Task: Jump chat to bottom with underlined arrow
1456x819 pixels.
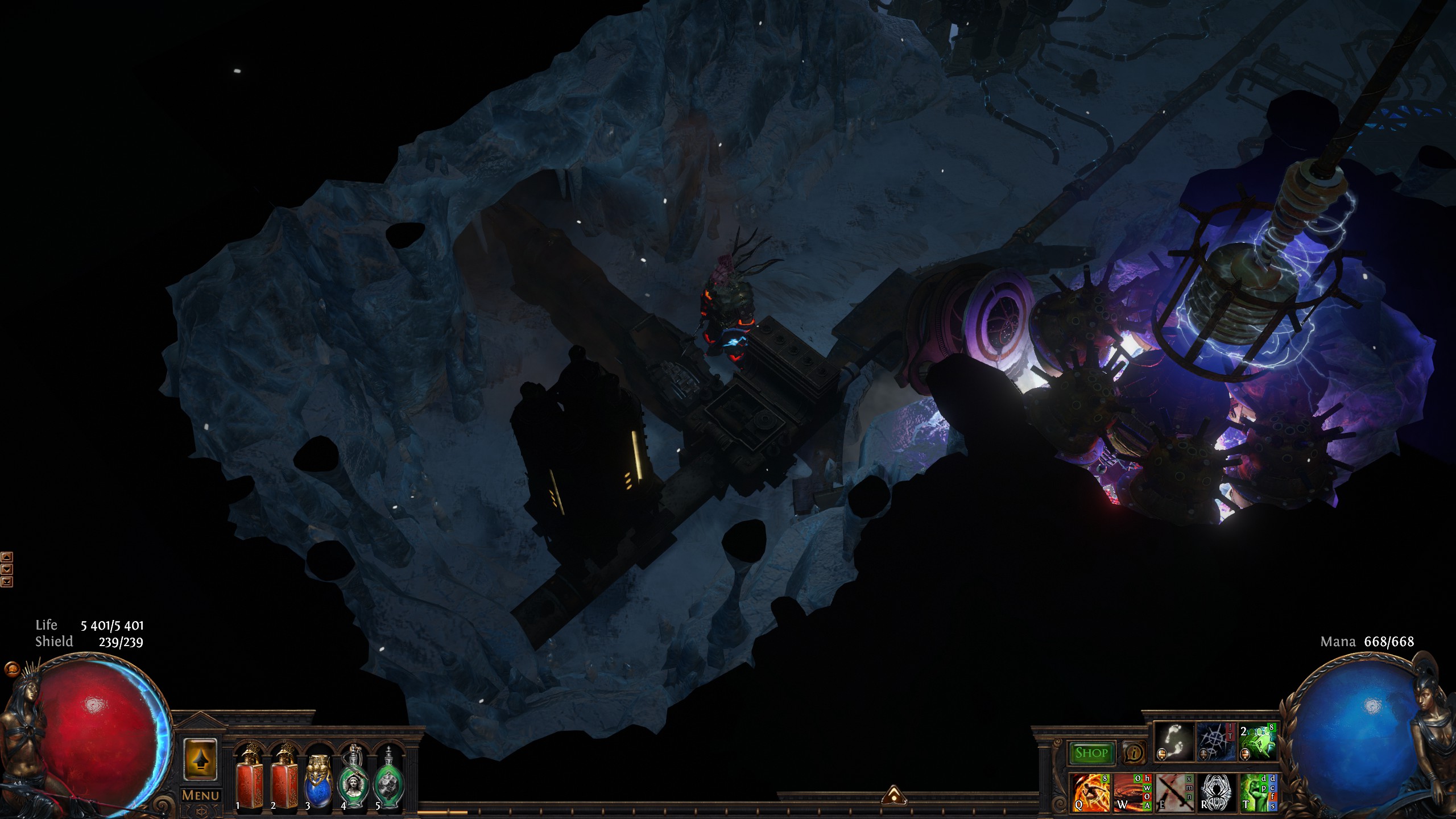Action: click(x=7, y=581)
